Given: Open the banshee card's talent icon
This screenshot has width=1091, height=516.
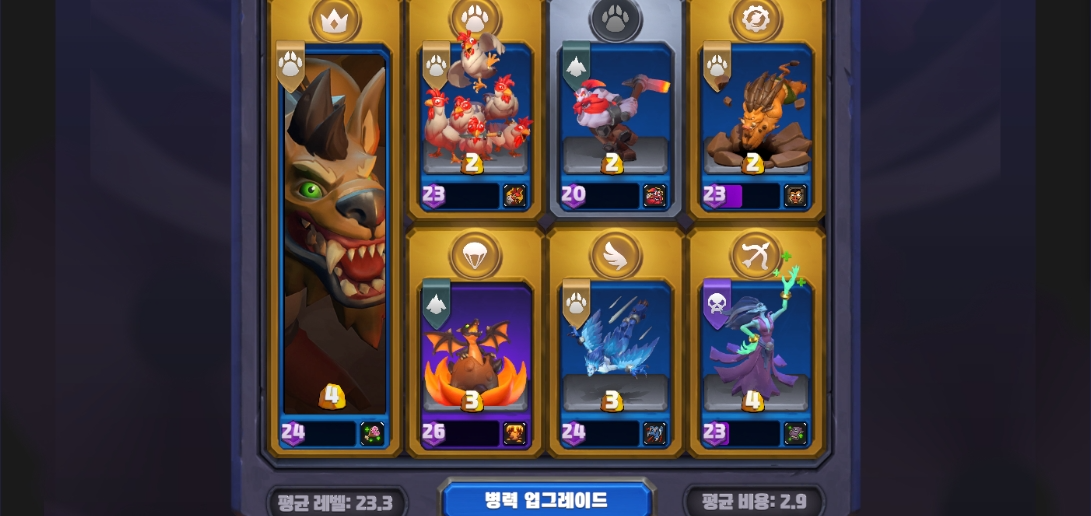Looking at the screenshot, I should pos(795,433).
